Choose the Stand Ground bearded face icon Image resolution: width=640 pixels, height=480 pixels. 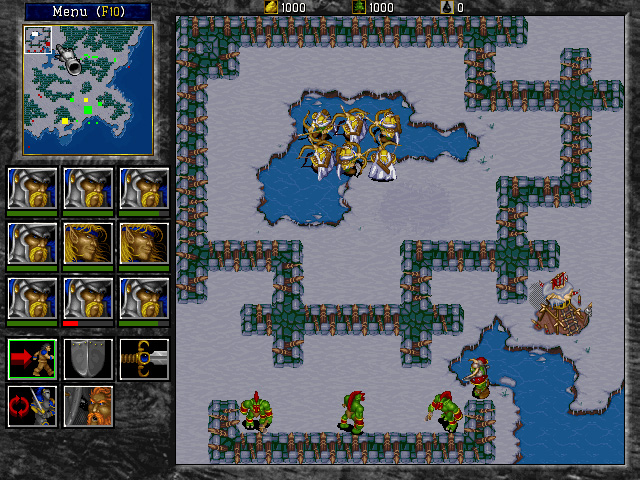click(x=88, y=406)
